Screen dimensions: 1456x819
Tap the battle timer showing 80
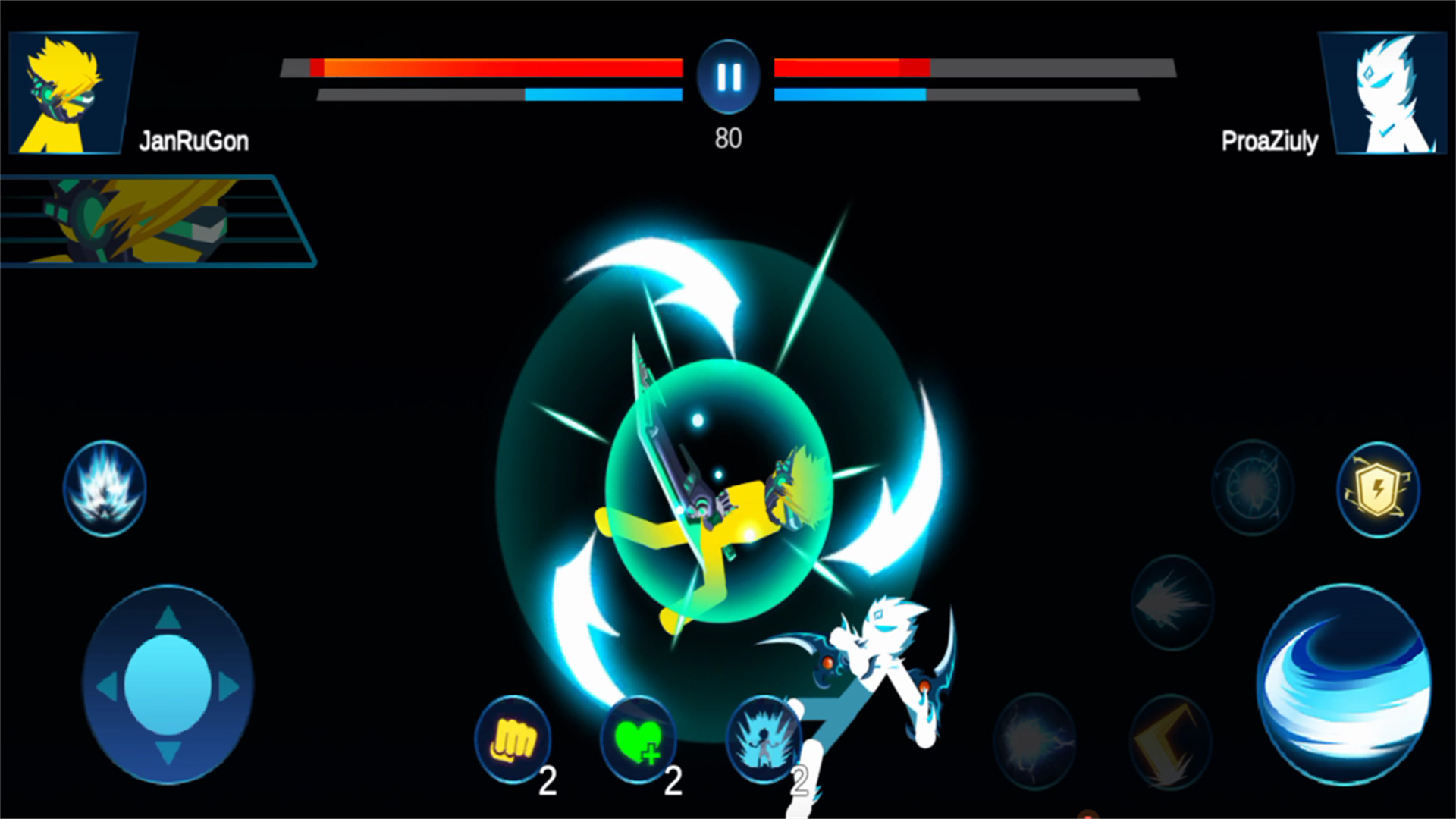[727, 138]
